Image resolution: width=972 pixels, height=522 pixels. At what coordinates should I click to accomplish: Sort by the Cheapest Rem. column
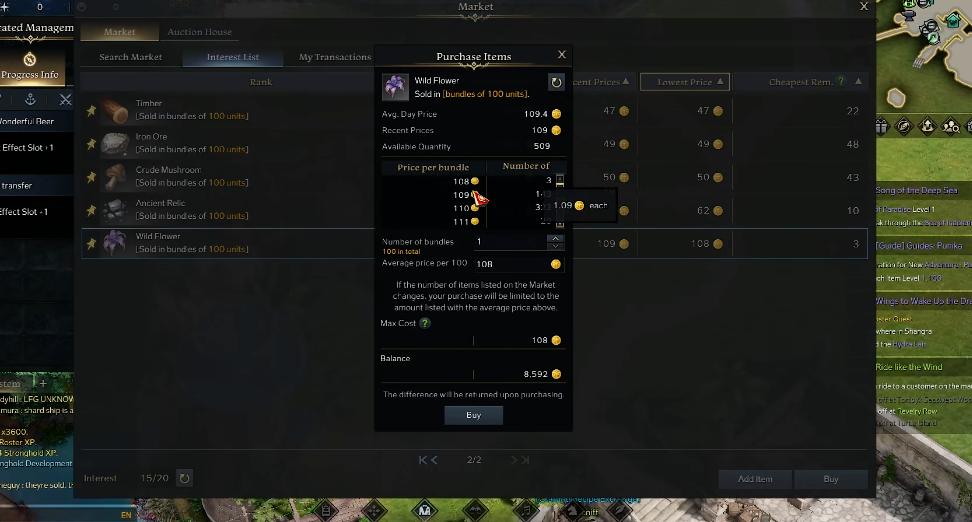pos(807,82)
